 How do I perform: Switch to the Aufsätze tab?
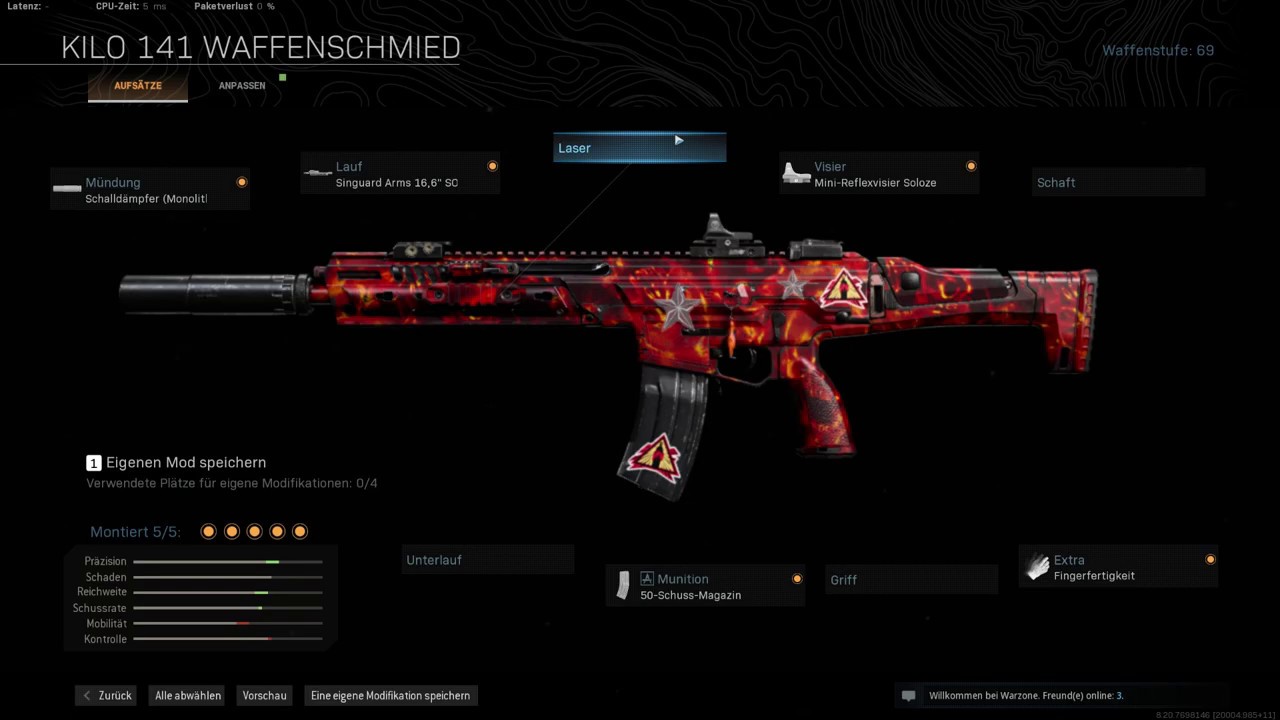pyautogui.click(x=138, y=86)
